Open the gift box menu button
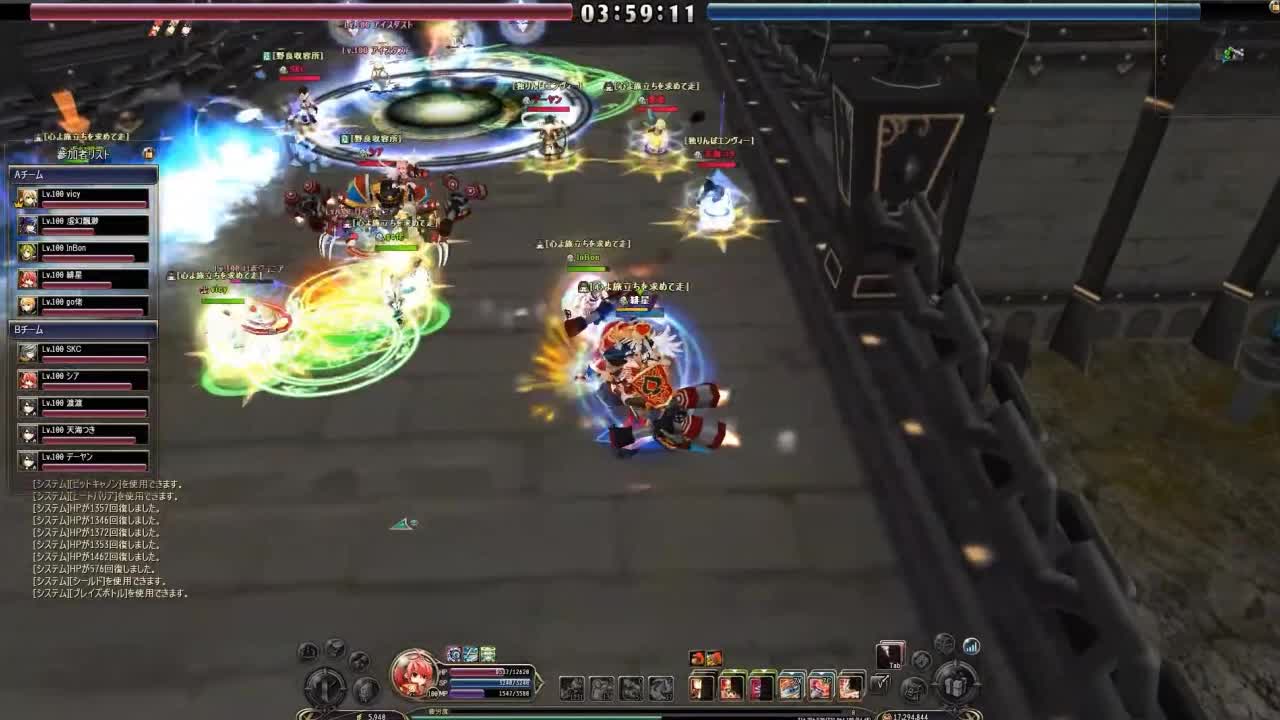 tap(957, 685)
